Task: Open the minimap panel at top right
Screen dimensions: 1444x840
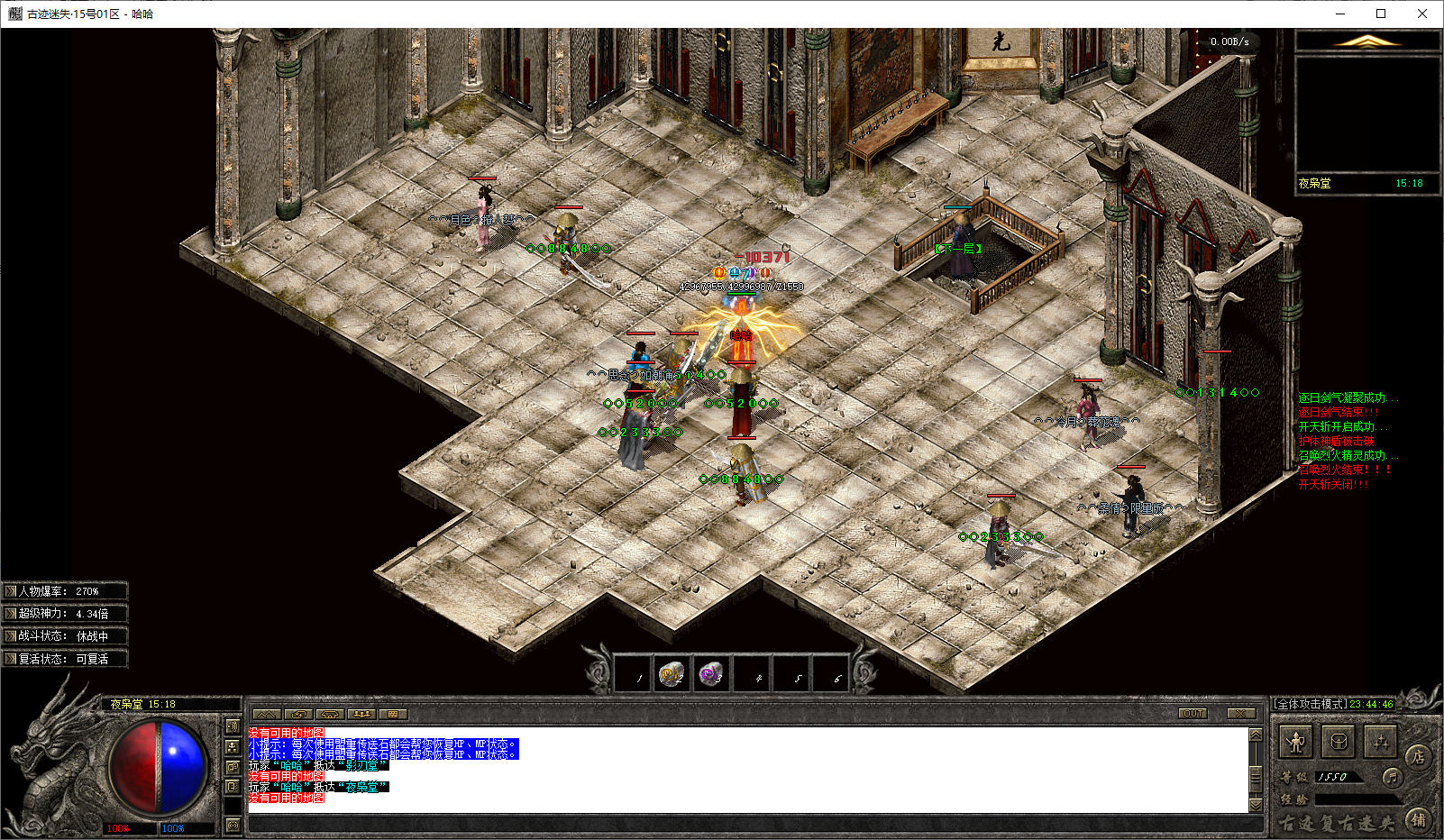Action: 1367,113
